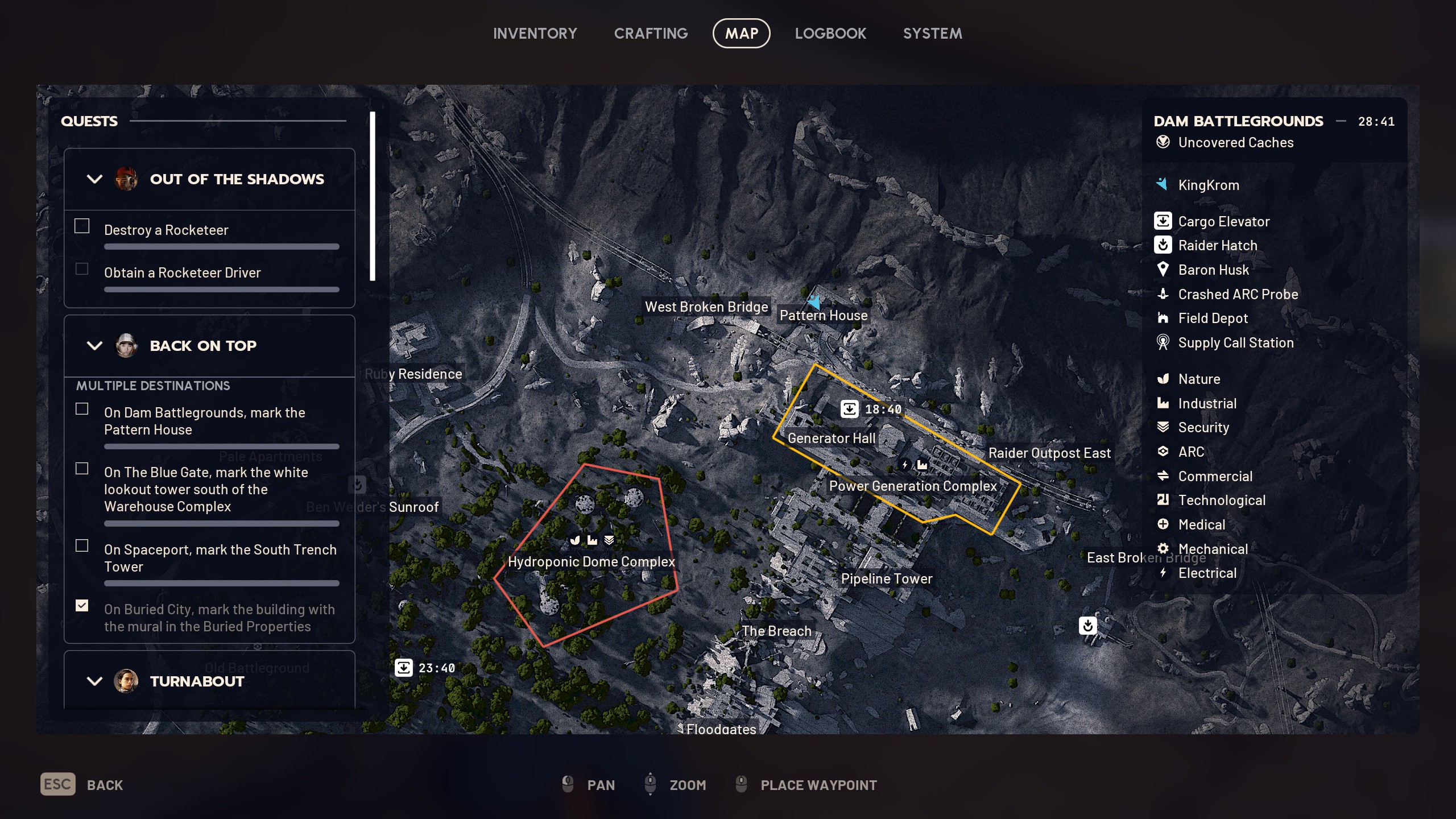Select the Baron Husk map marker icon
1456x819 pixels.
1164,270
